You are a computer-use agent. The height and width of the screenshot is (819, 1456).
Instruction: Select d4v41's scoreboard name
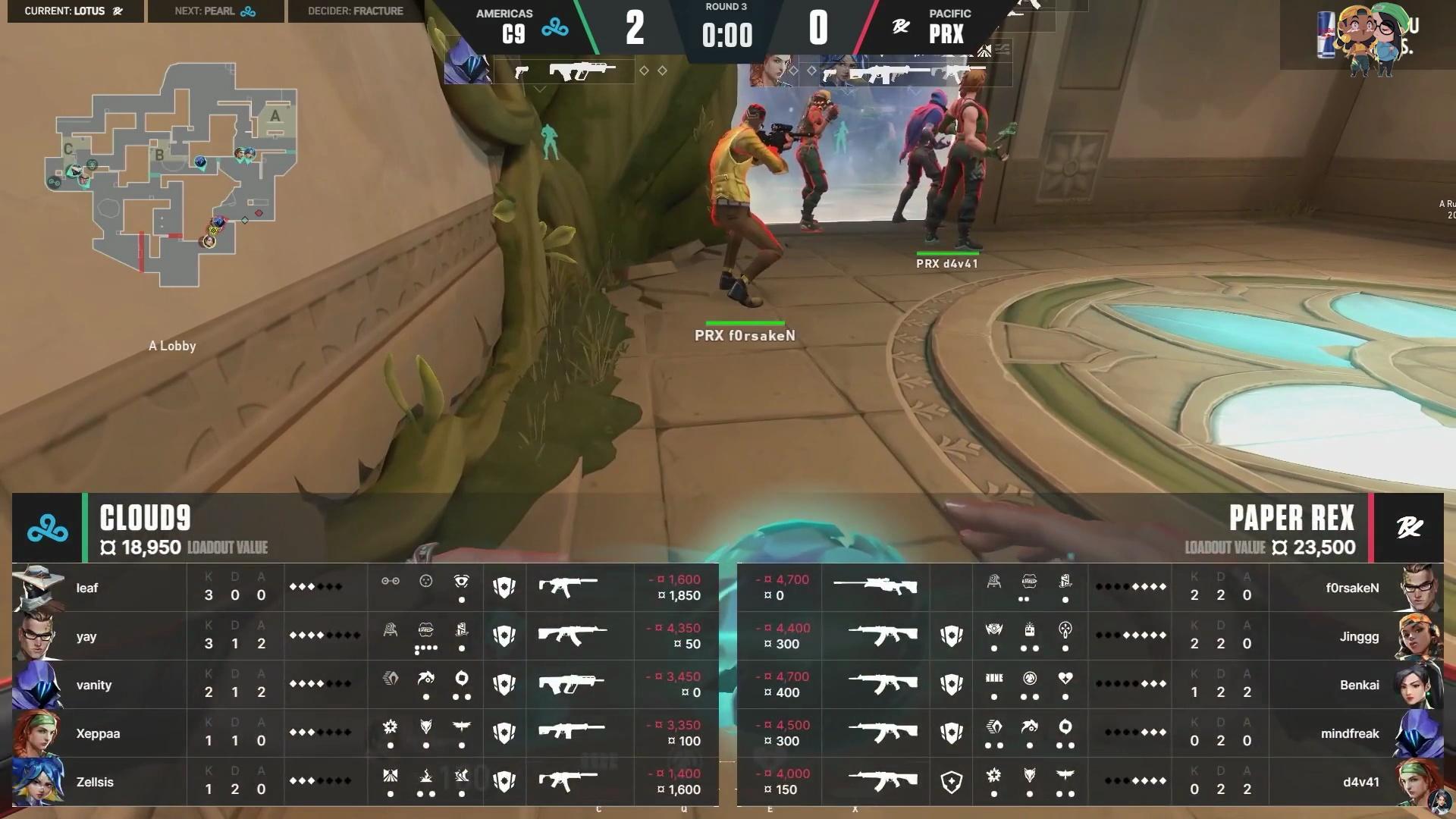click(1360, 782)
